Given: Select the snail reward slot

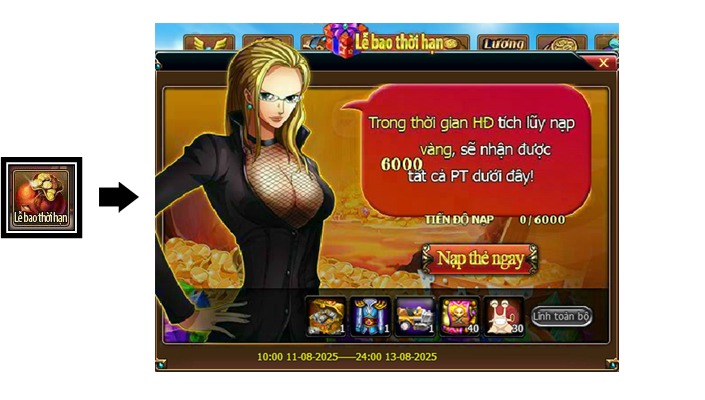Looking at the screenshot, I should (503, 314).
